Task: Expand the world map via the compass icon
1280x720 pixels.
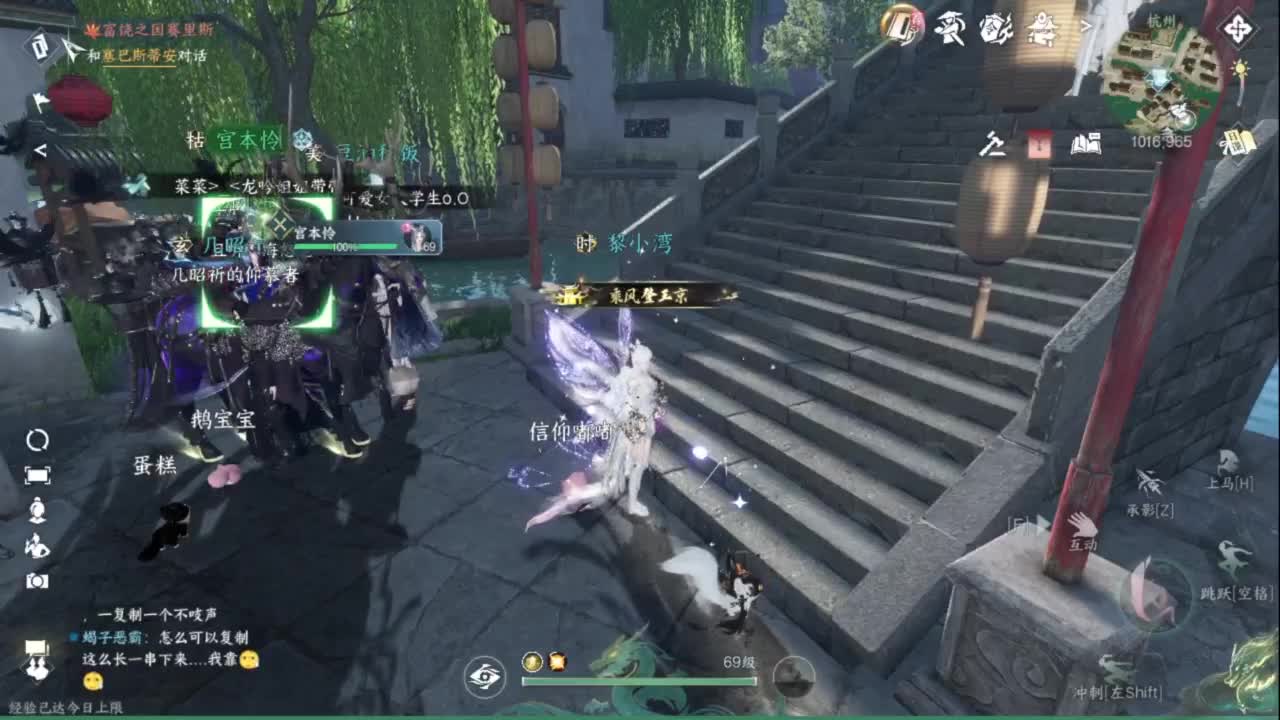Action: click(1238, 27)
